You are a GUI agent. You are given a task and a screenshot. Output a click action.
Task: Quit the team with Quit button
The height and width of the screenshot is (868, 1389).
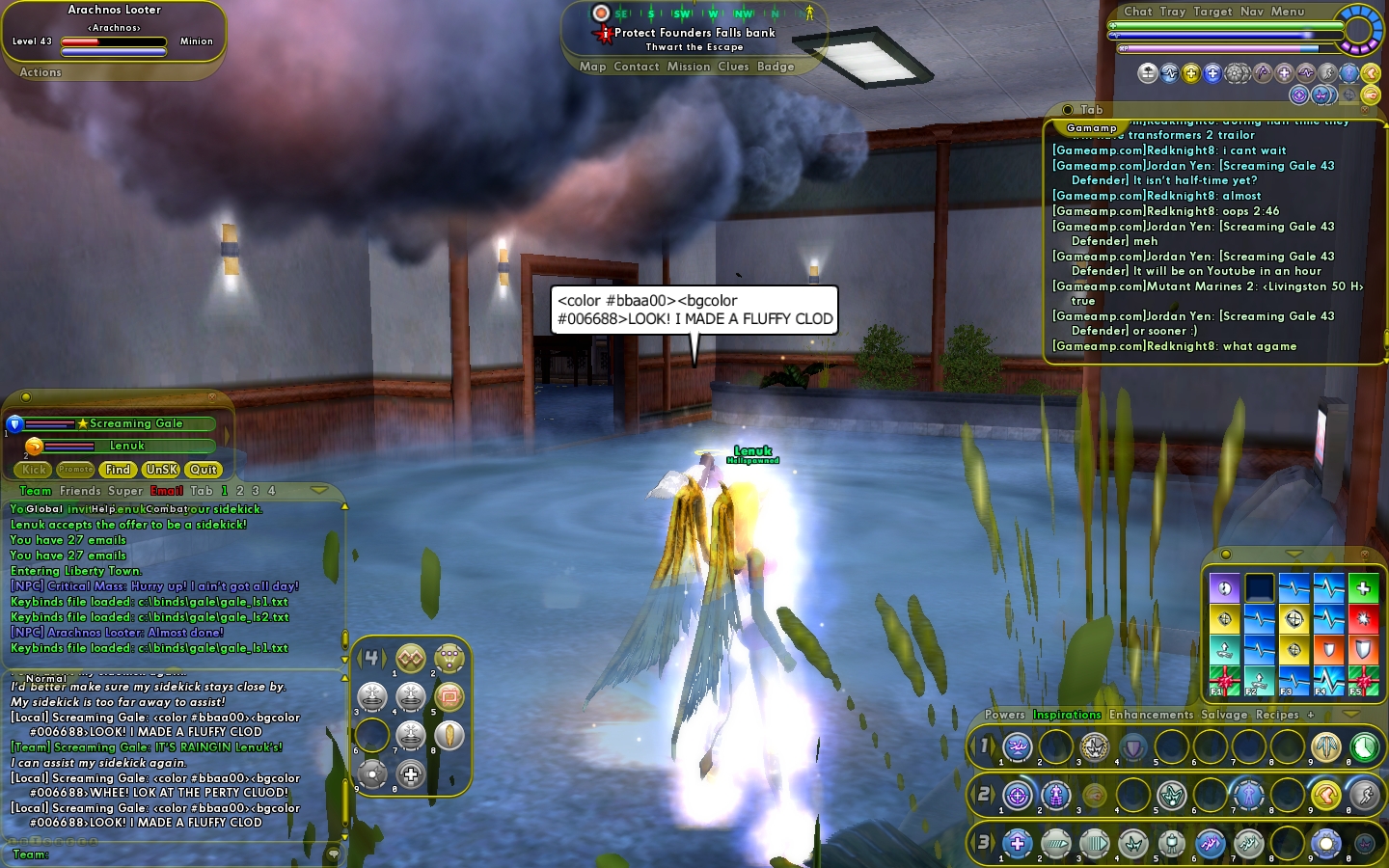[x=204, y=470]
